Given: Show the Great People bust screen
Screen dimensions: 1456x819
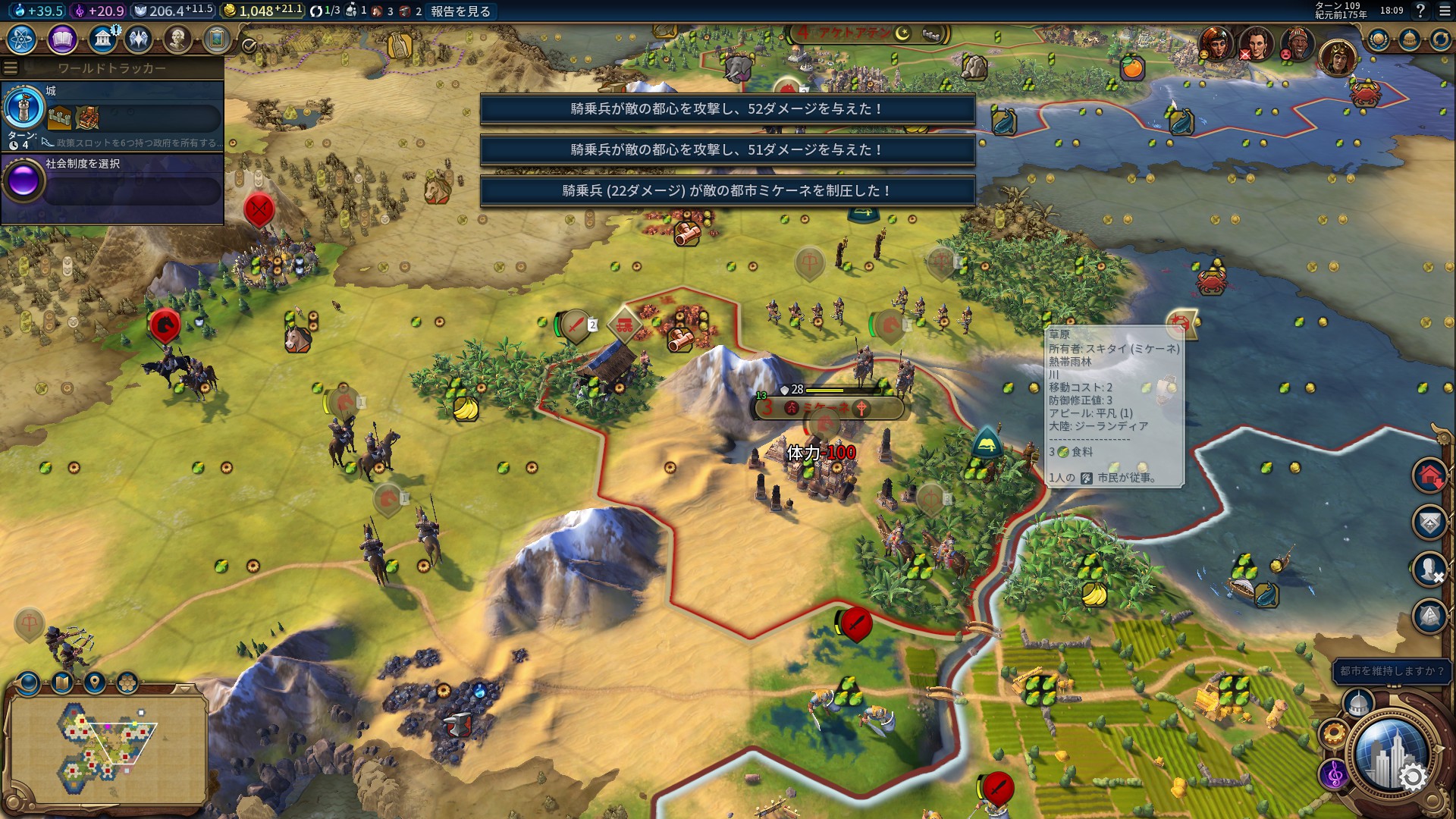Looking at the screenshot, I should [177, 39].
